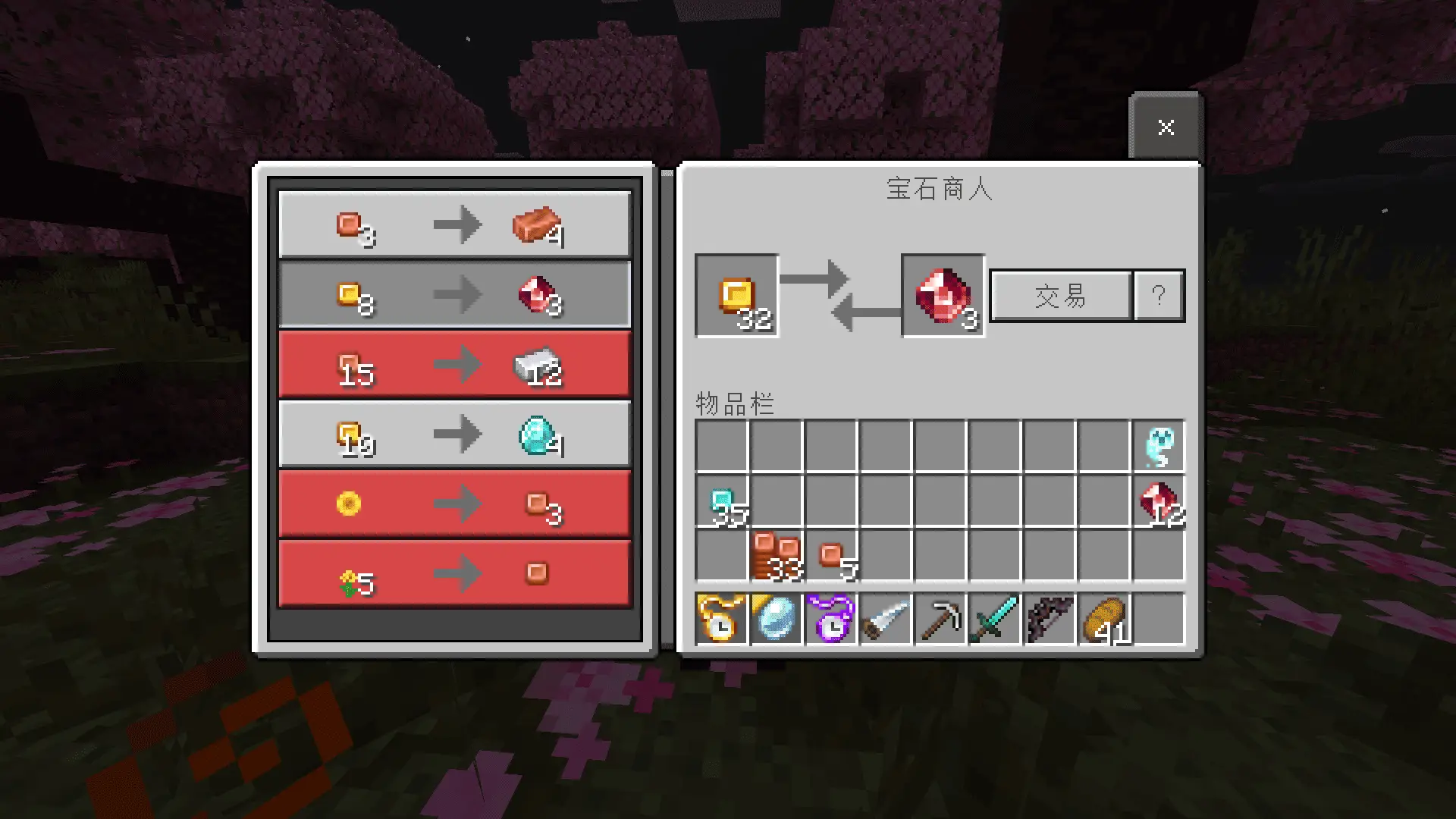Pick the pickaxe in the hotbar
1456x819 pixels.
pyautogui.click(x=940, y=620)
